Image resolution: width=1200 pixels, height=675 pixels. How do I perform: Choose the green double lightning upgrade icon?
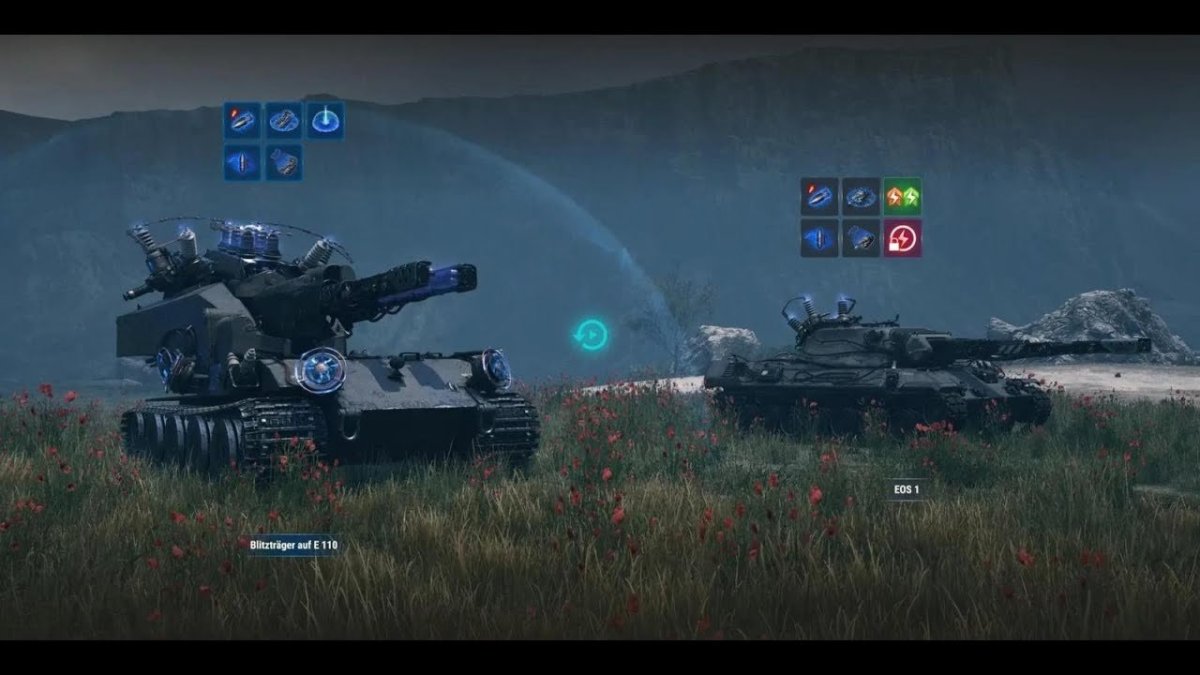pos(902,197)
